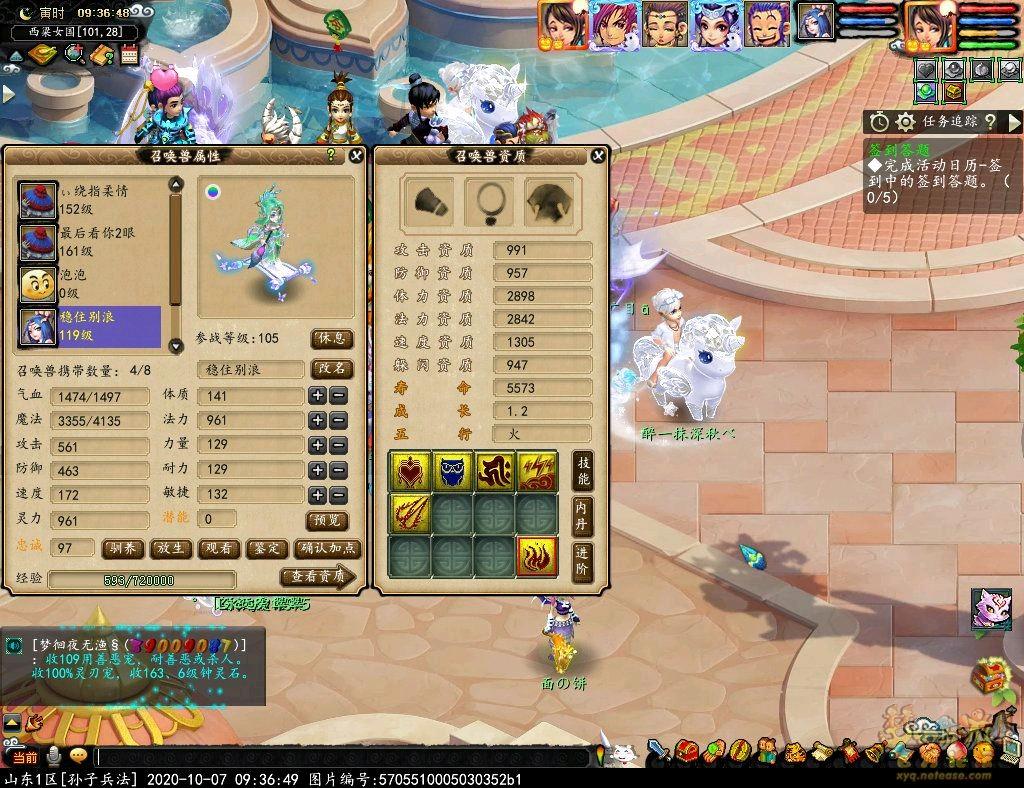Switch to the 内丹 tab

pyautogui.click(x=582, y=516)
